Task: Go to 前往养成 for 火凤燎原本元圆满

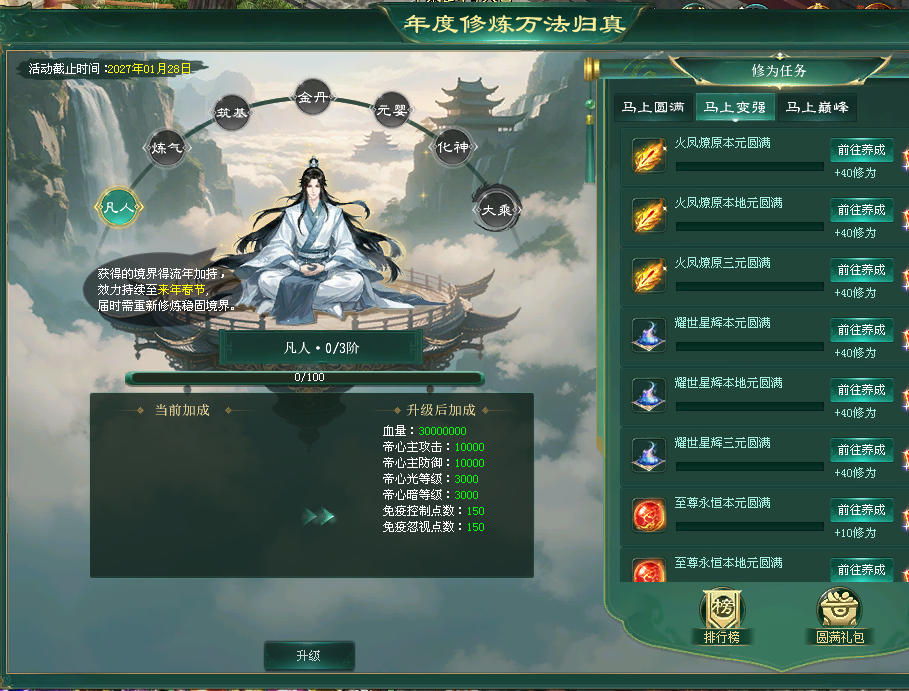Action: coord(861,150)
